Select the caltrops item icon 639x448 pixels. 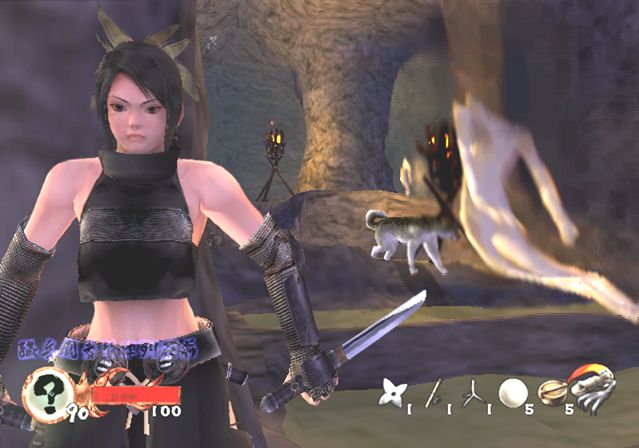tap(470, 392)
